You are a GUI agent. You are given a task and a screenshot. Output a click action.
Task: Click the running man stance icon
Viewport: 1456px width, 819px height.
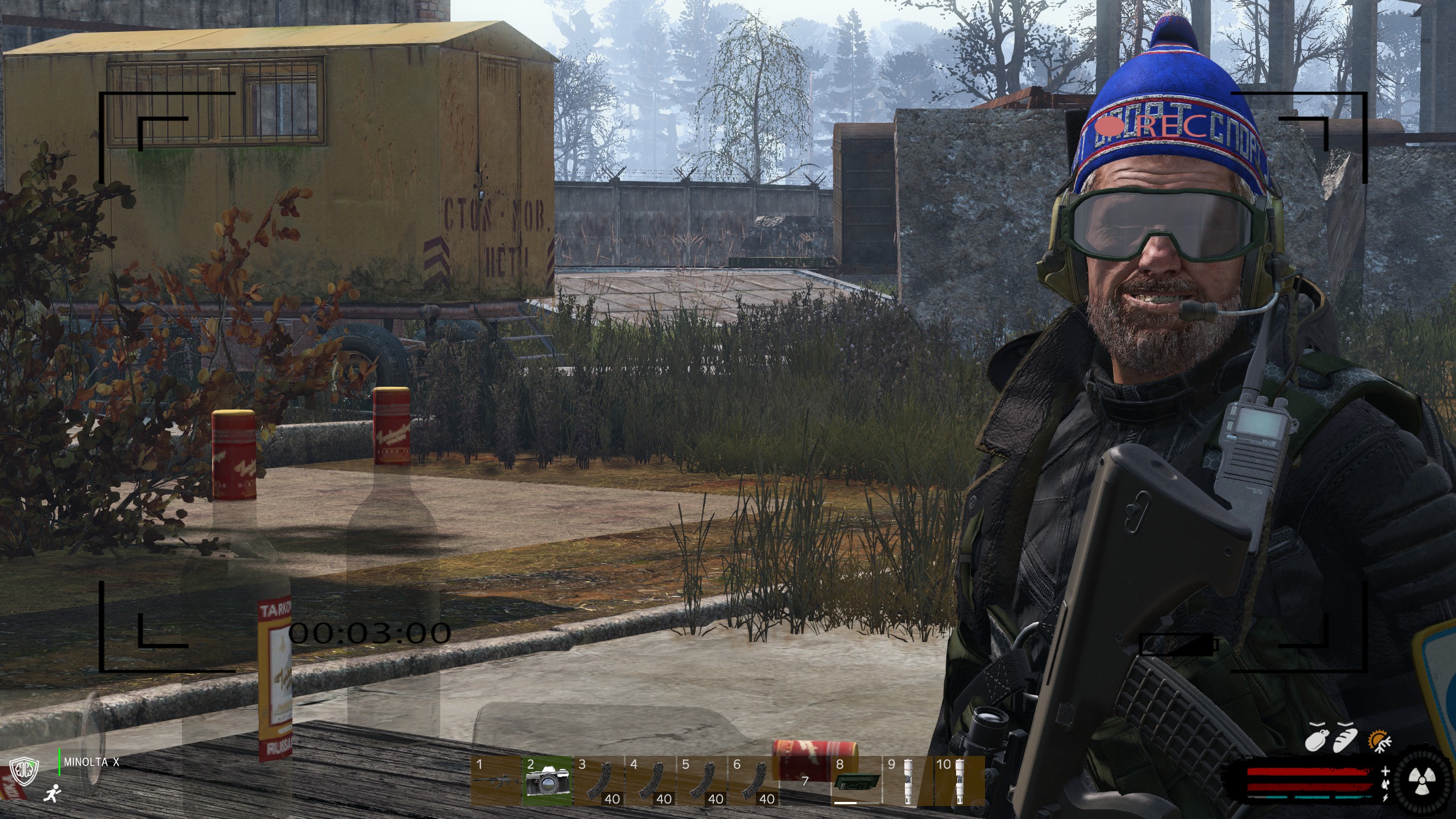pos(52,792)
